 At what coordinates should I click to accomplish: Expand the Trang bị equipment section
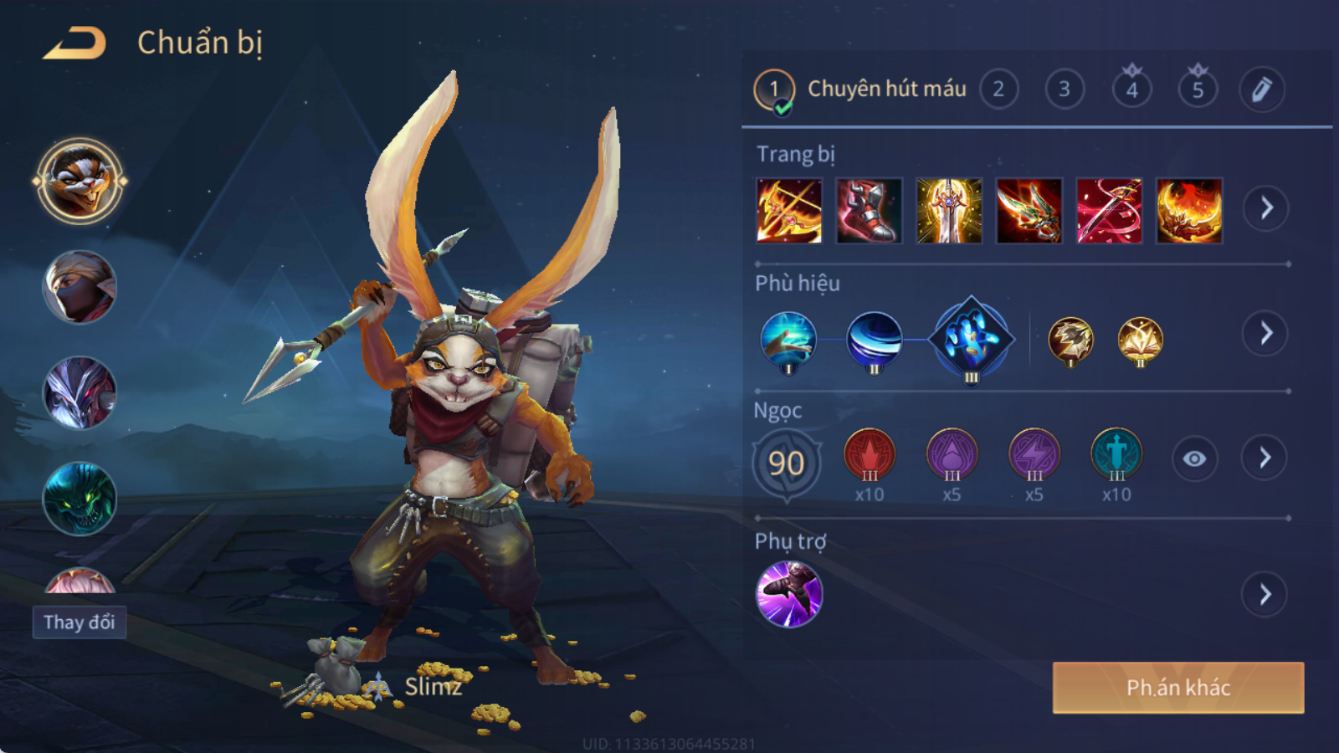pos(1265,209)
